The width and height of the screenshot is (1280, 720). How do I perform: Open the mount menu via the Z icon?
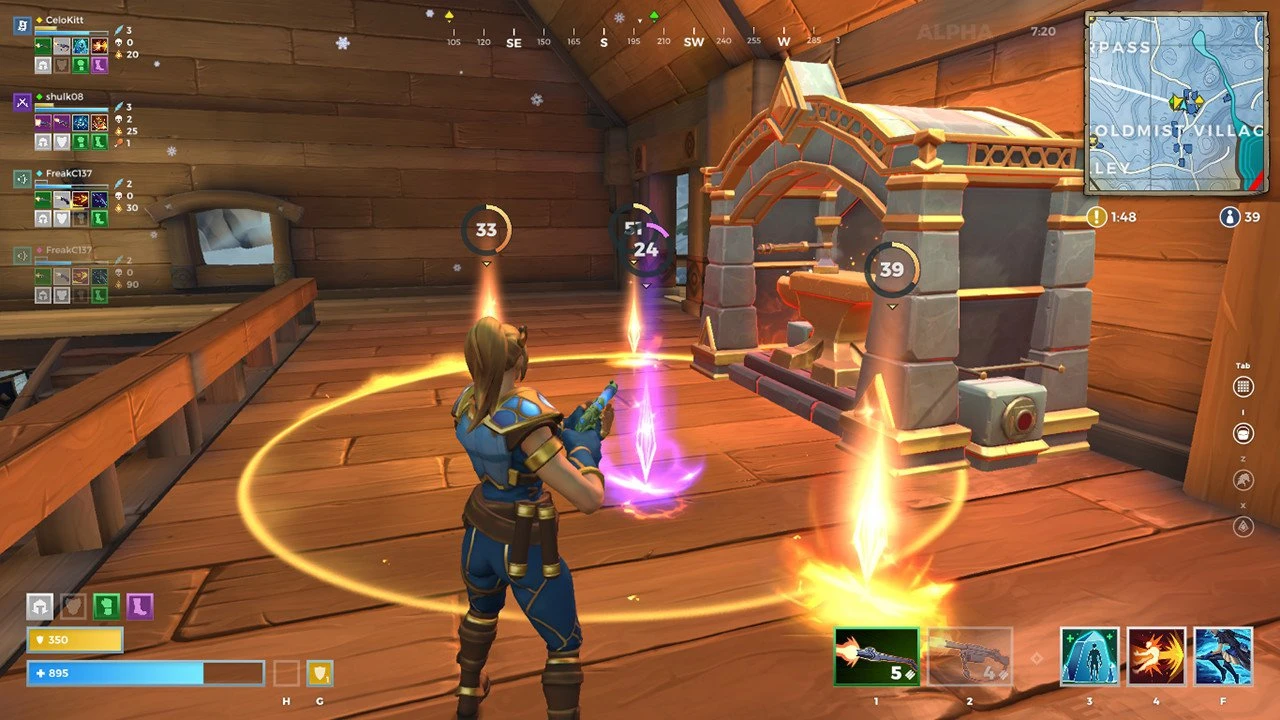point(1243,480)
